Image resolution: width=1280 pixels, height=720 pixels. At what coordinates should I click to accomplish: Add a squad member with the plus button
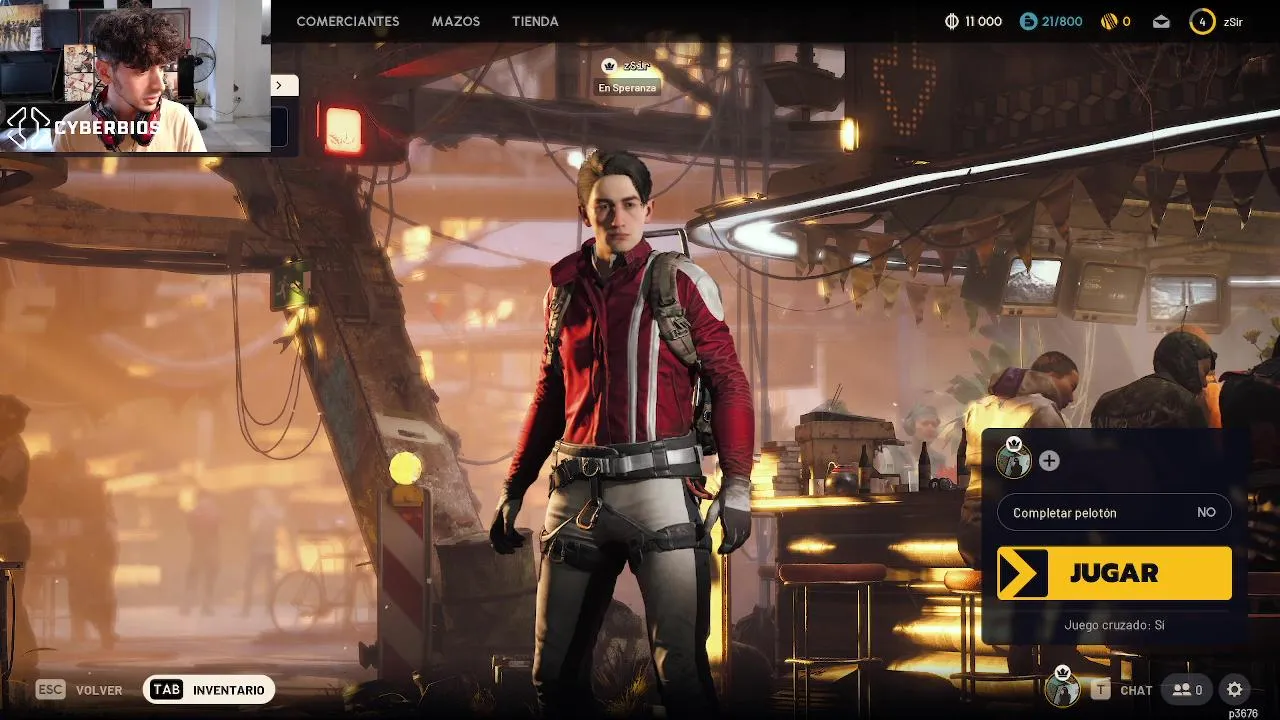(x=1049, y=461)
